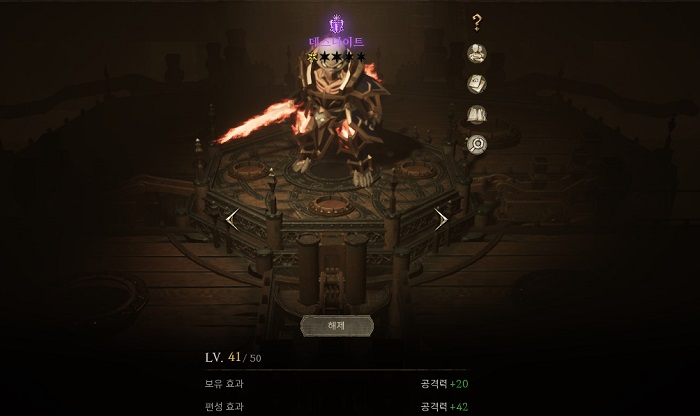This screenshot has width=700, height=416.
Task: Open the cards round icon
Action: click(x=477, y=84)
